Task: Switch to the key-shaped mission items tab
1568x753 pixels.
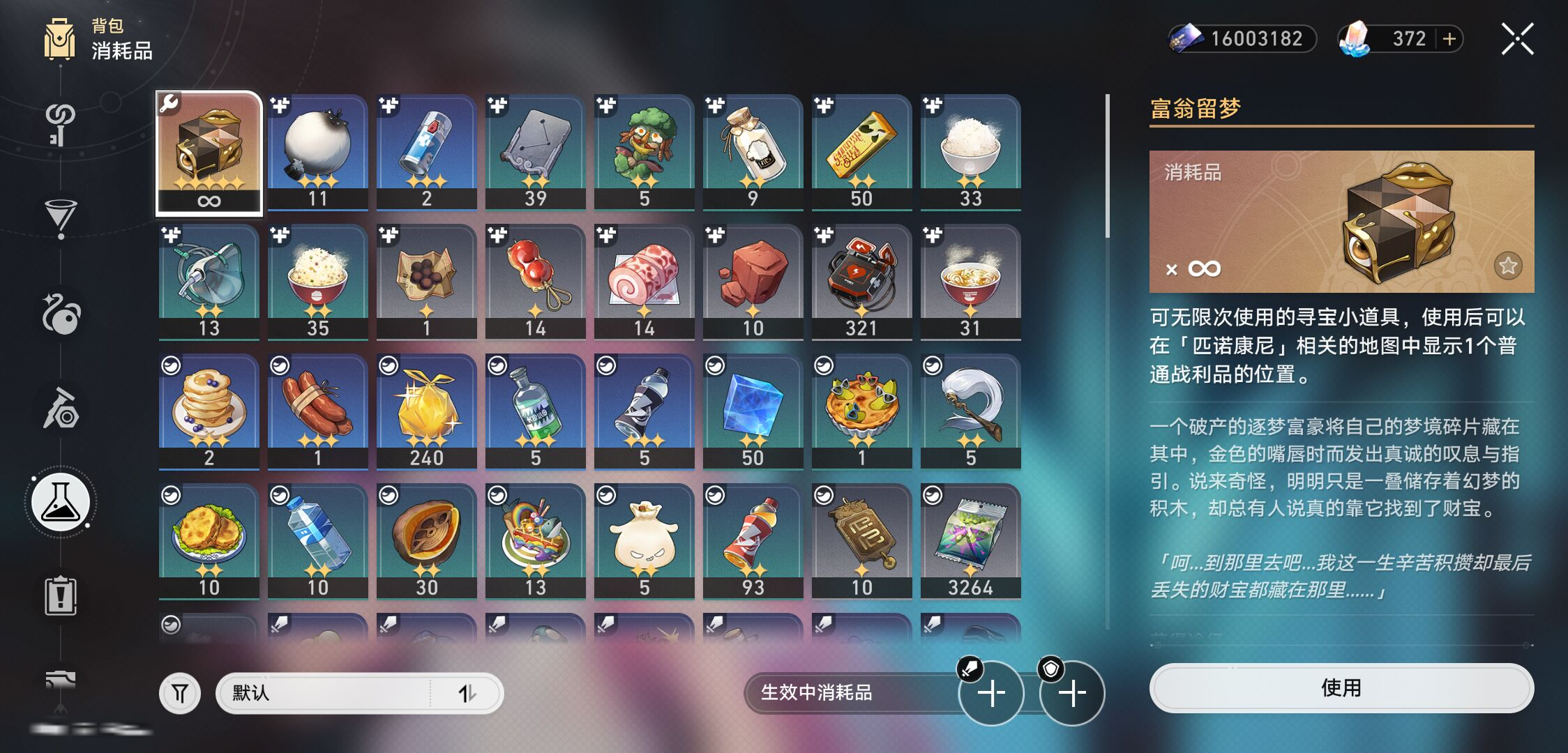Action: point(61,123)
